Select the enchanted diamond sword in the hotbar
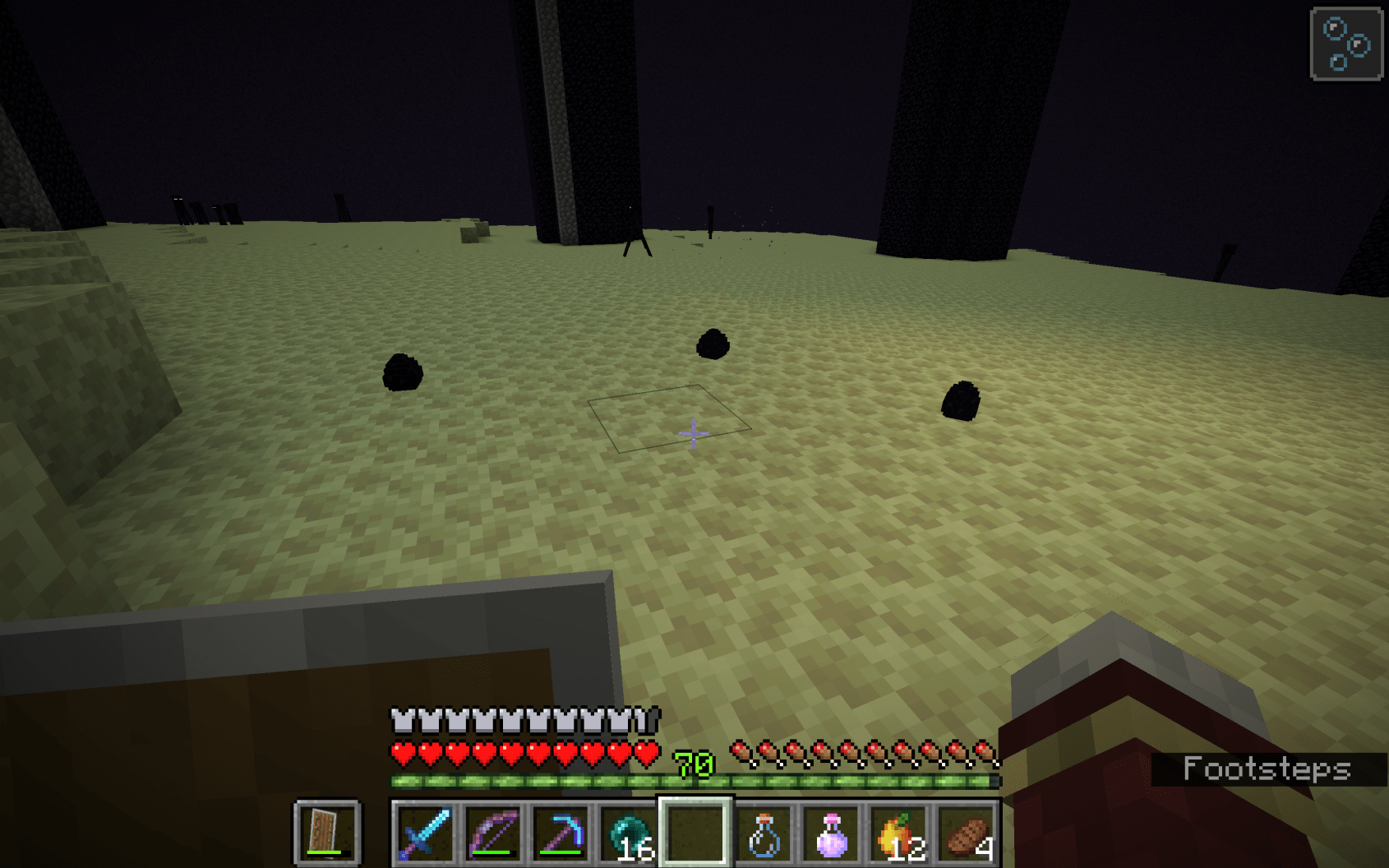The image size is (1389, 868). 425,833
